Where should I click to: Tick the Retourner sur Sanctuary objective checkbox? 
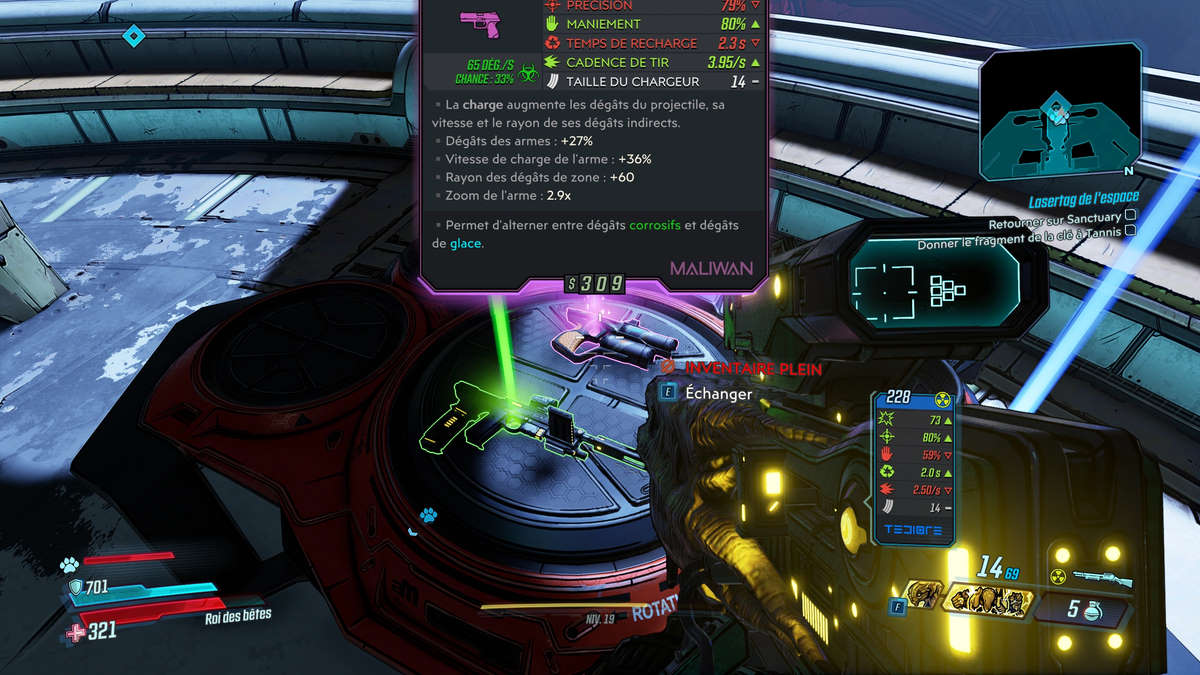(1130, 214)
